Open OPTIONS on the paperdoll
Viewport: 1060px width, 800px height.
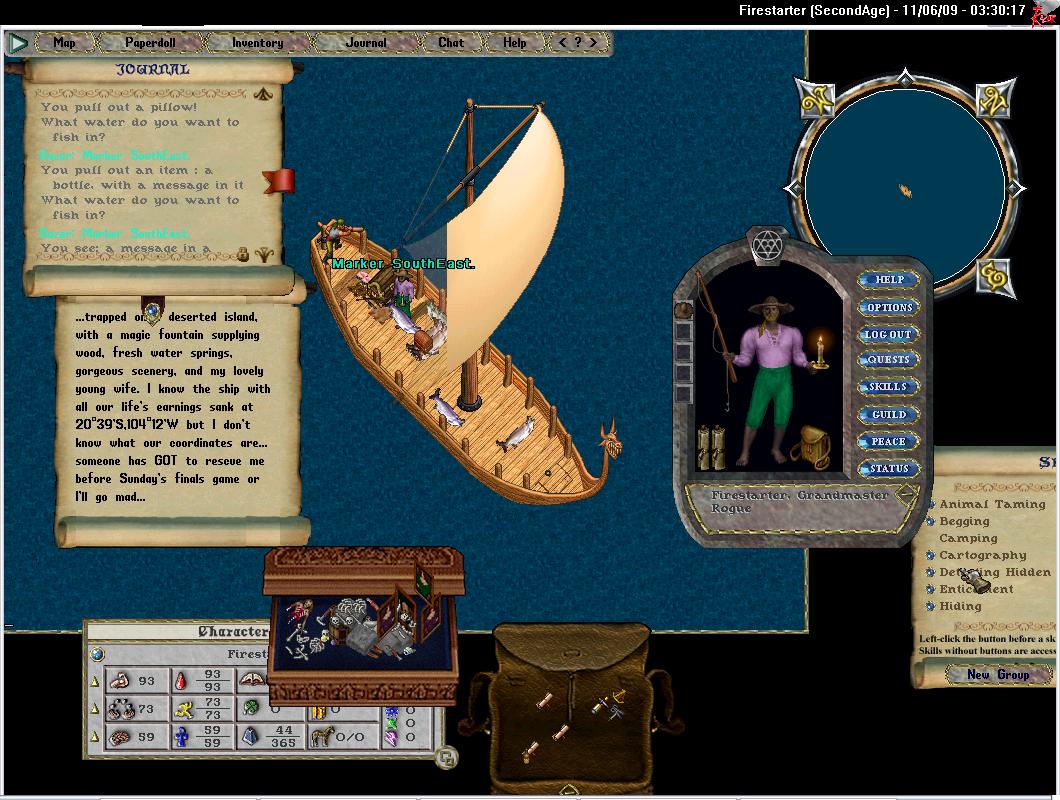pyautogui.click(x=889, y=307)
